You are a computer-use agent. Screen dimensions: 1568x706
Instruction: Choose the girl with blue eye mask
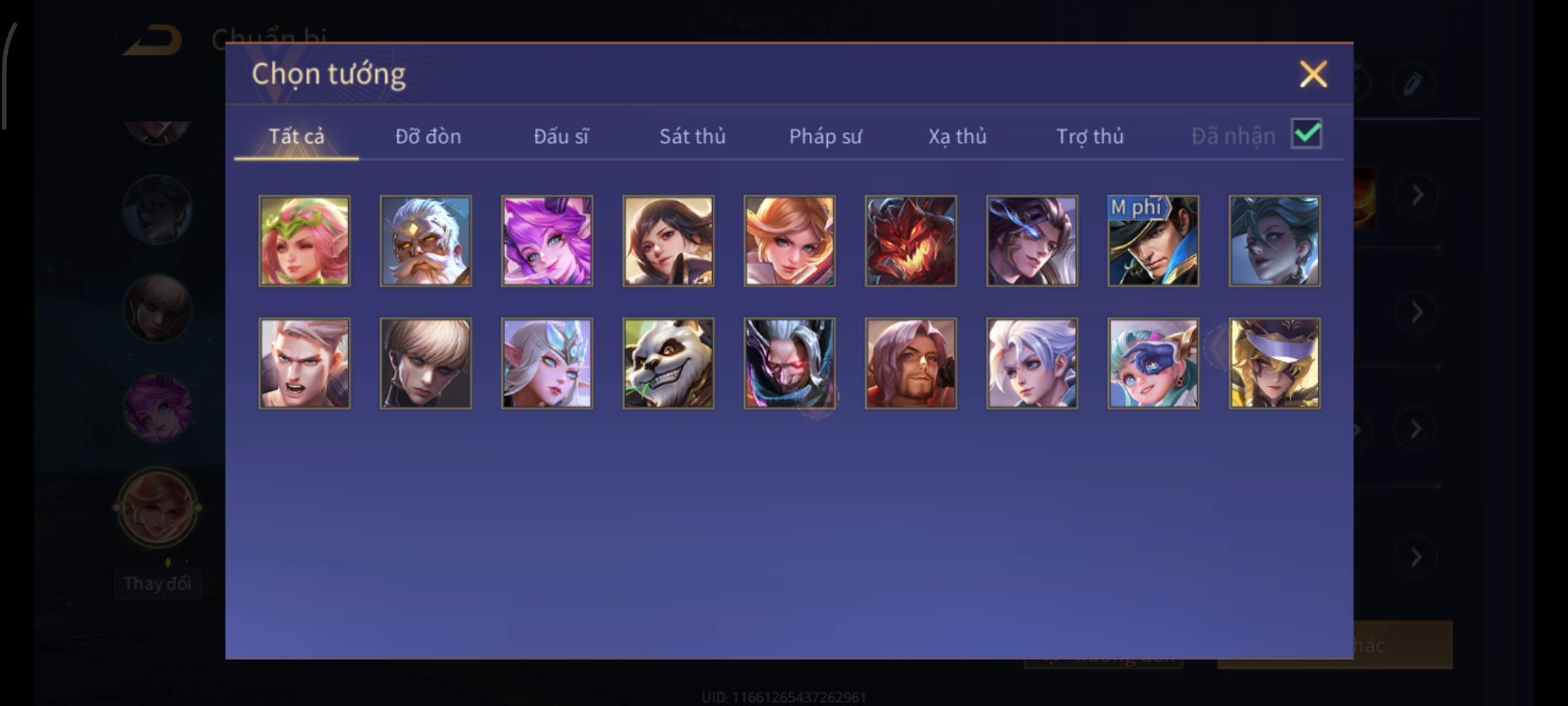(x=1153, y=363)
